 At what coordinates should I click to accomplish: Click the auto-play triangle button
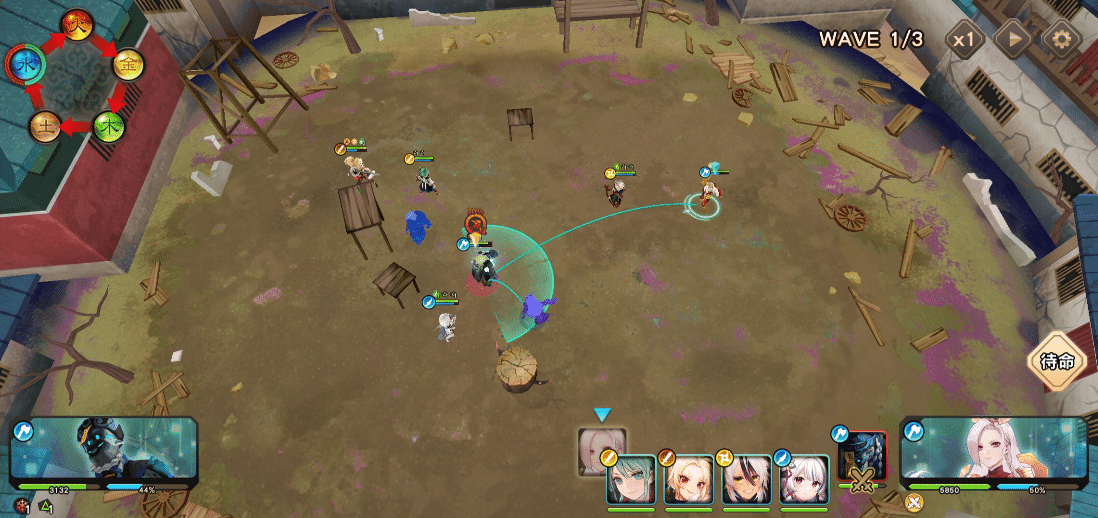click(1013, 40)
